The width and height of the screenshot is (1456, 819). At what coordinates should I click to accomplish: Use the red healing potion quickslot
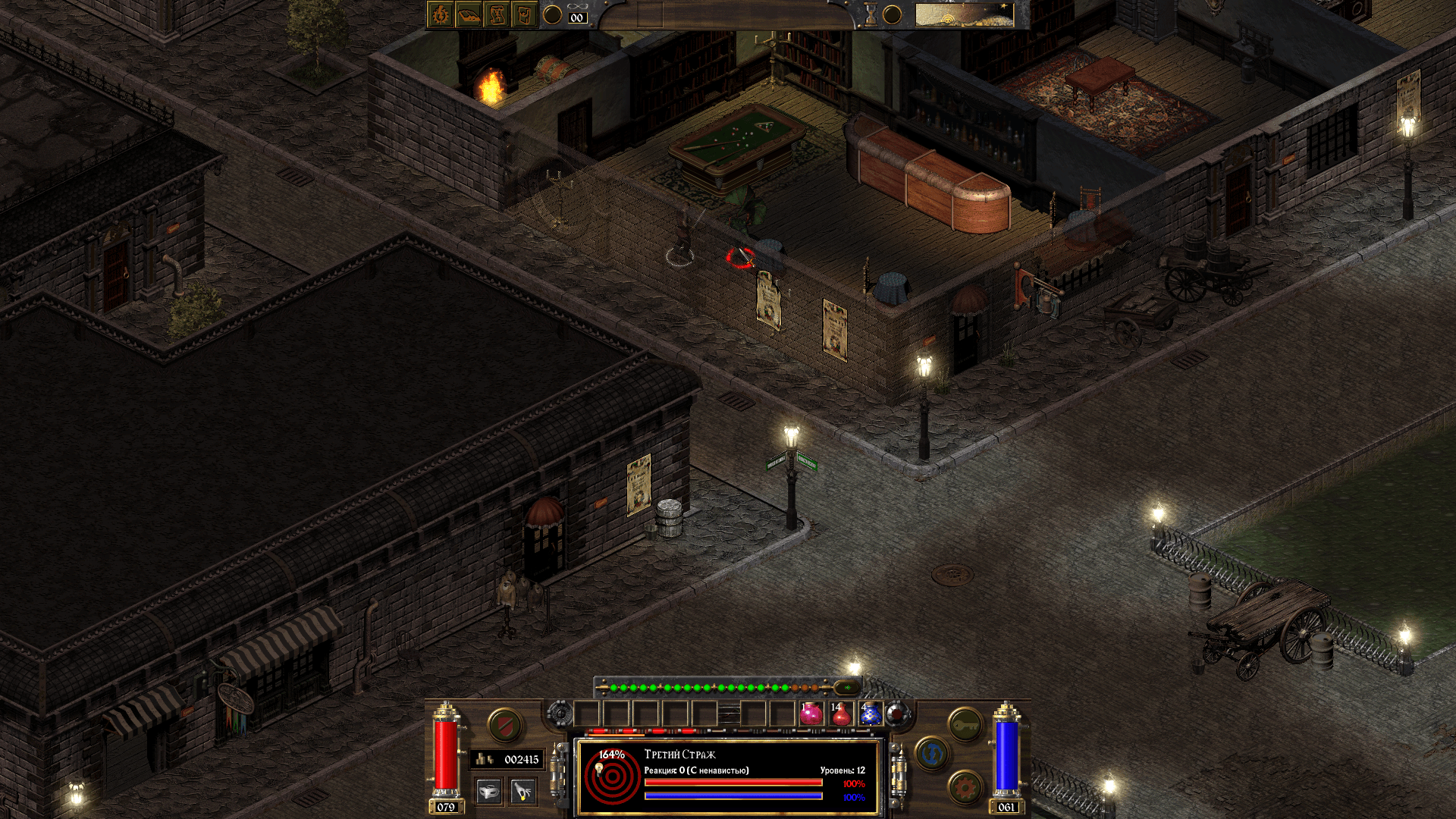(842, 716)
